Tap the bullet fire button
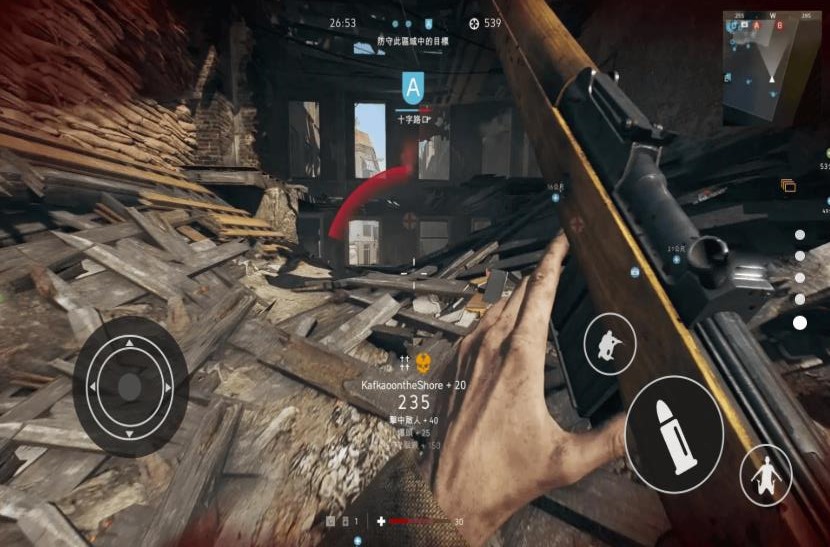The image size is (830, 547). click(x=675, y=435)
